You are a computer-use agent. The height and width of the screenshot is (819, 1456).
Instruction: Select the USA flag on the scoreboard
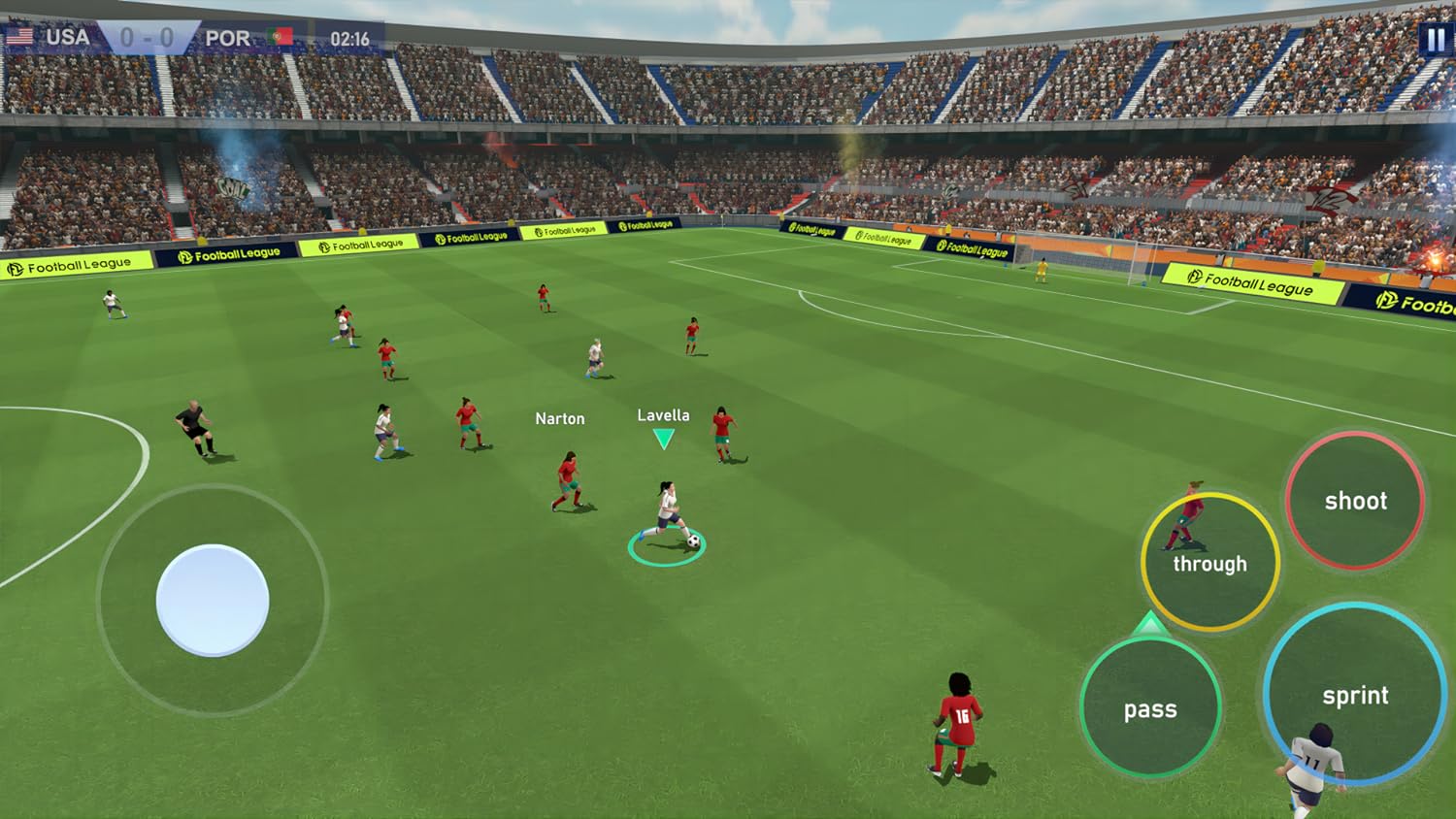21,36
